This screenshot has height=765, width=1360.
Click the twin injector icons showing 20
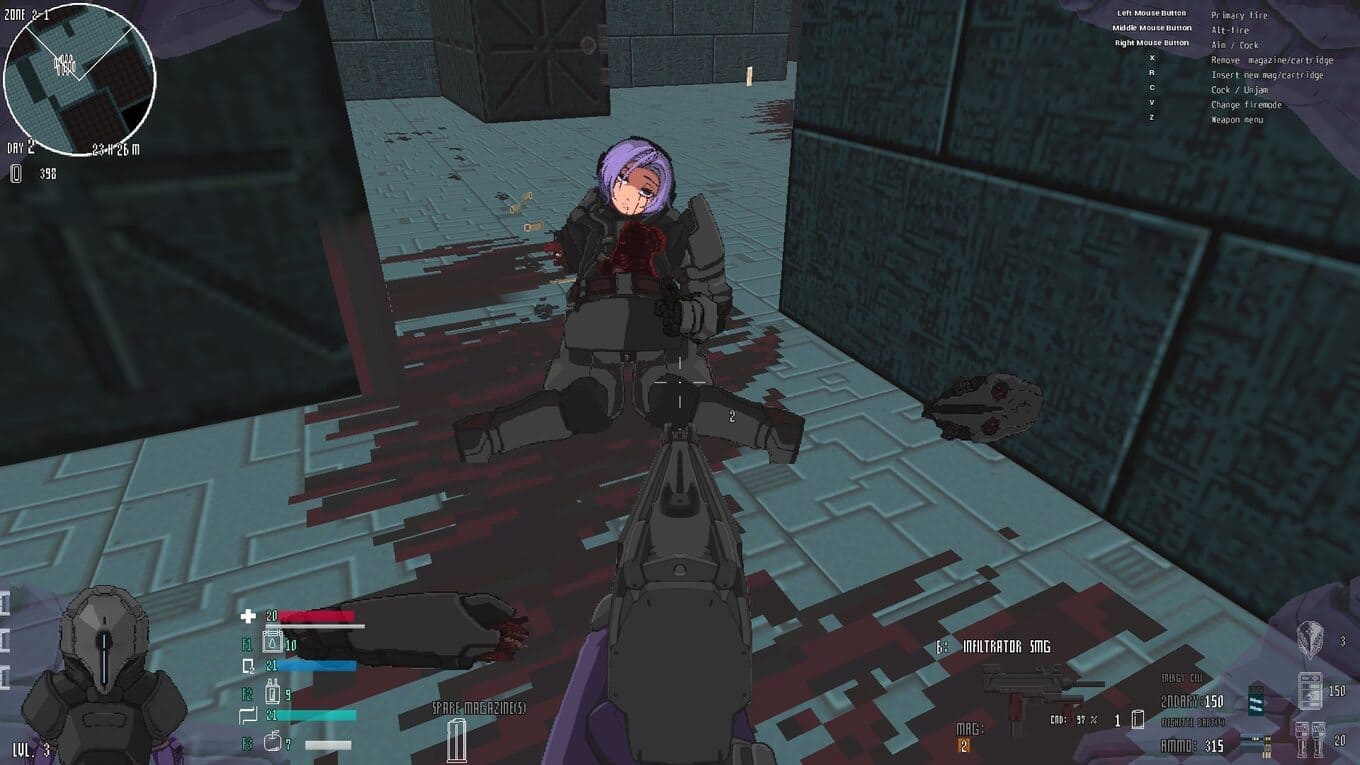pos(1310,740)
